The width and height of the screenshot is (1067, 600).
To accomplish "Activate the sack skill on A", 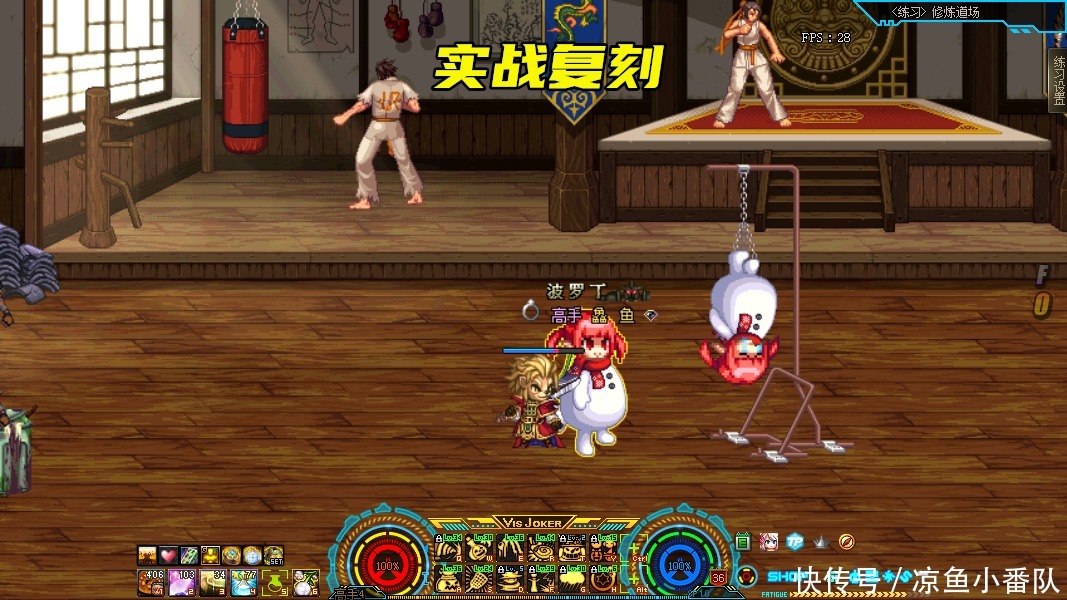I will point(451,578).
